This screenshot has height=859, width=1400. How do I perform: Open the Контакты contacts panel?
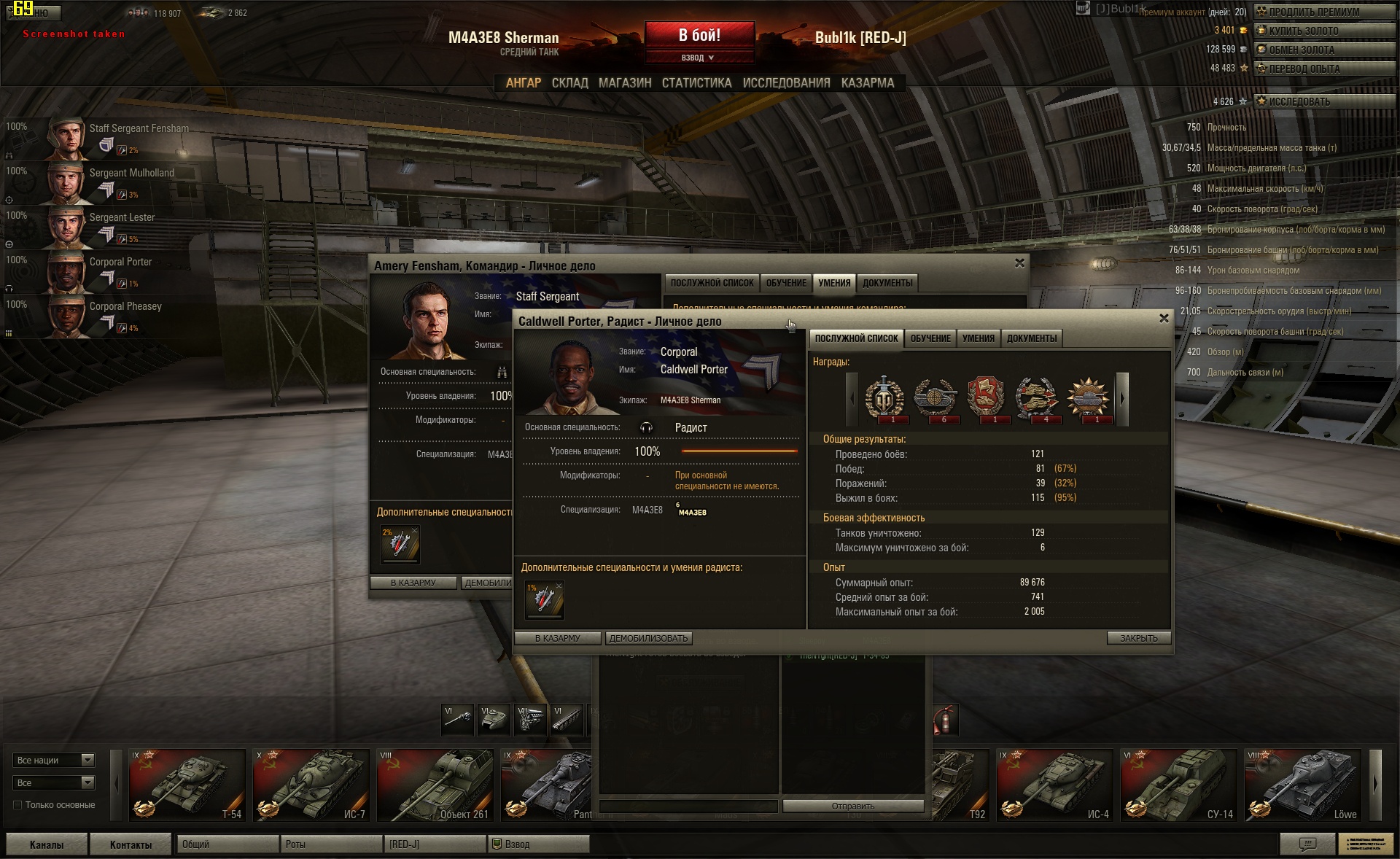pyautogui.click(x=131, y=844)
